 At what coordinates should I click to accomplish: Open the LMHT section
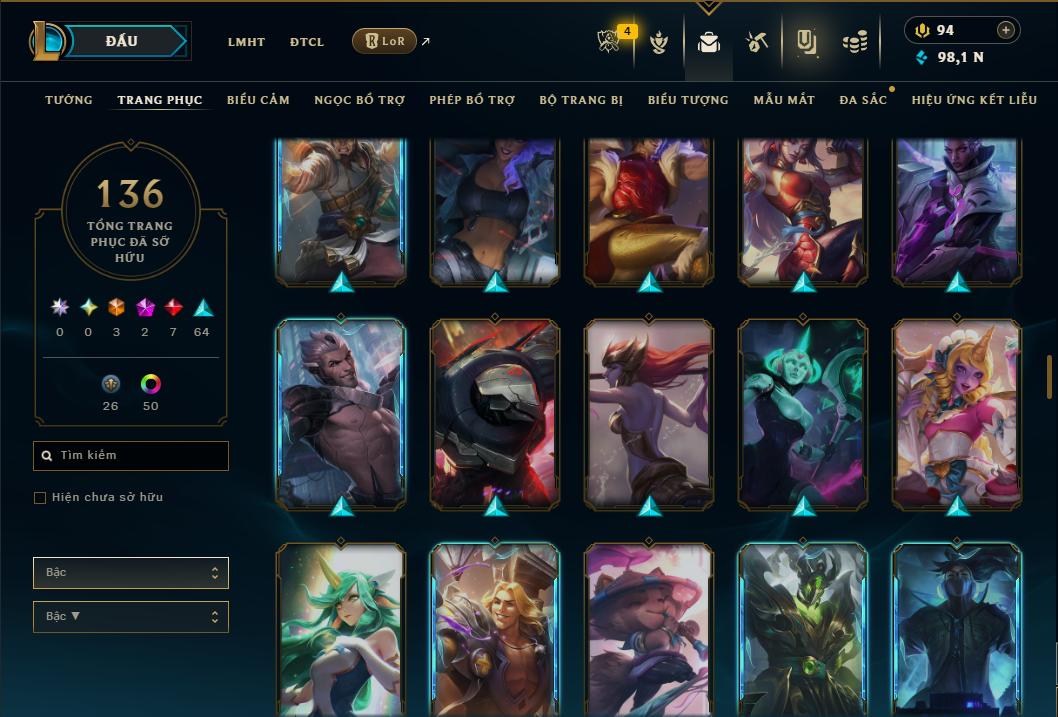(x=246, y=42)
